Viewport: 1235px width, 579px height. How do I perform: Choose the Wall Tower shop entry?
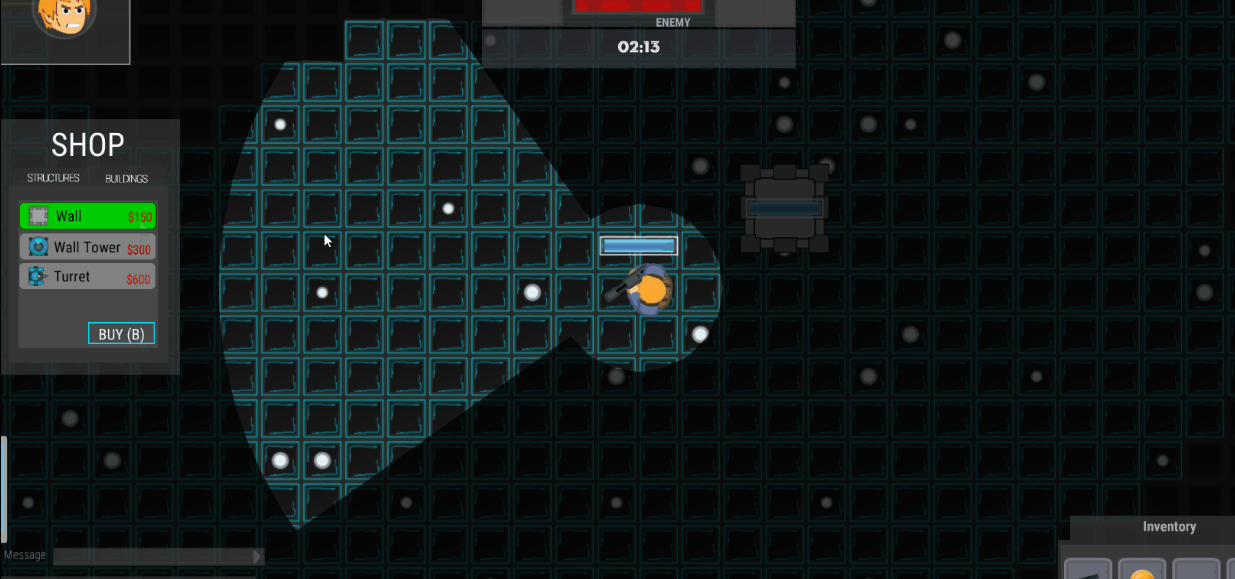[x=87, y=247]
